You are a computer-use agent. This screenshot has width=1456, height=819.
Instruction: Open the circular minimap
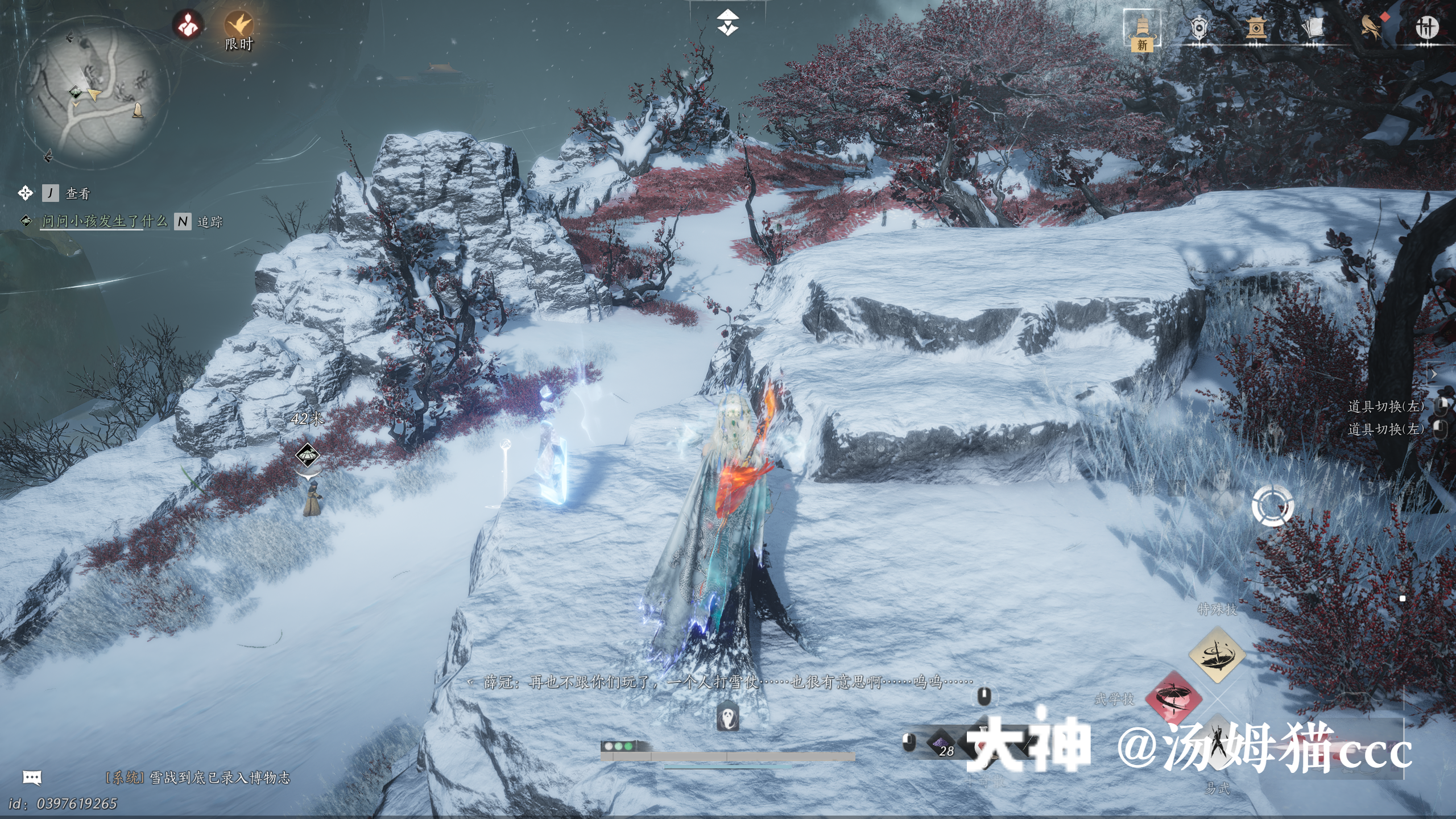(93, 93)
